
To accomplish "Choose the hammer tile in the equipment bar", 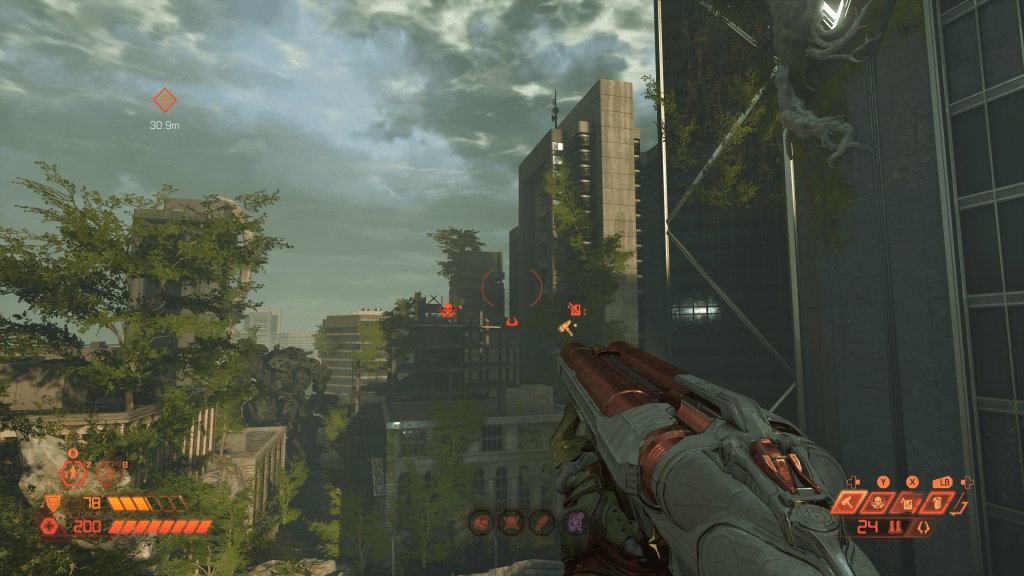I will coord(847,503).
